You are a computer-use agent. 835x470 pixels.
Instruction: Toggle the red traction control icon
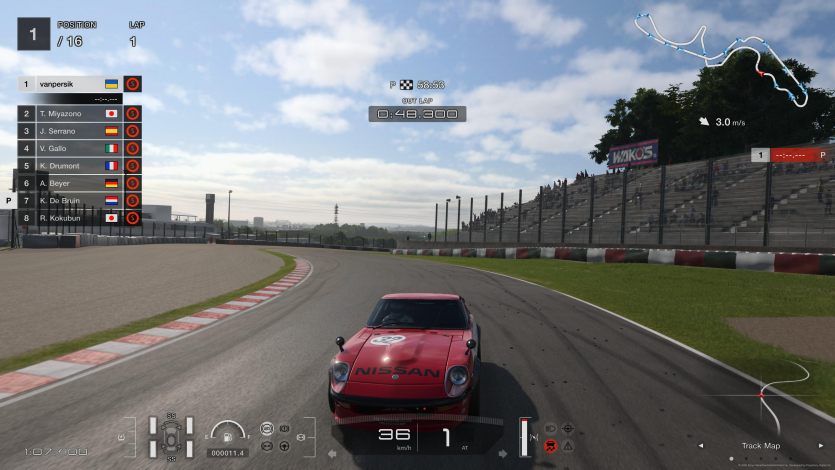click(x=550, y=444)
